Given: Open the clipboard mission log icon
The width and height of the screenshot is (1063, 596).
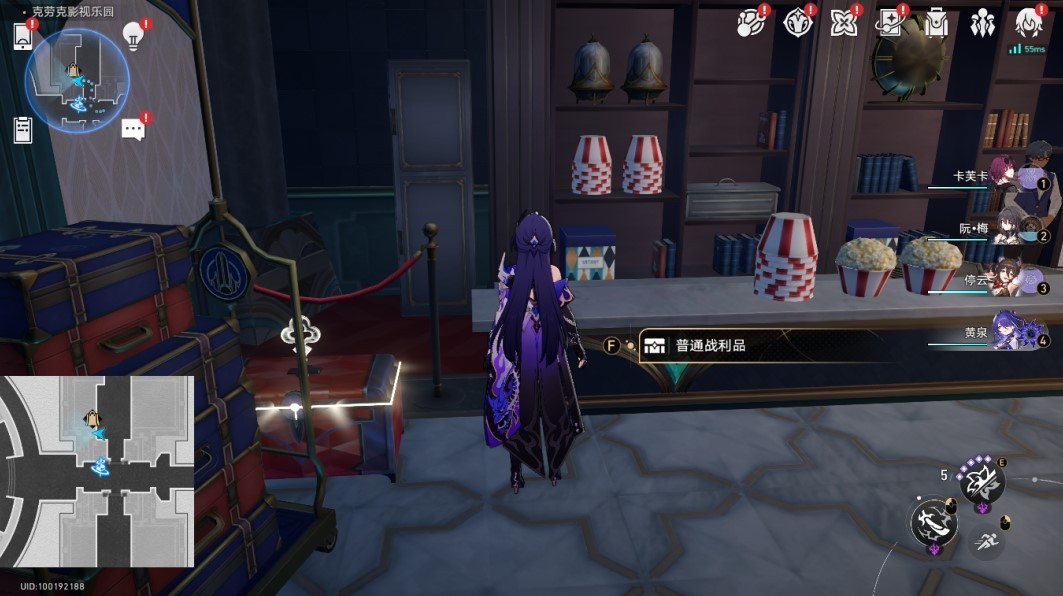Looking at the screenshot, I should [x=23, y=129].
